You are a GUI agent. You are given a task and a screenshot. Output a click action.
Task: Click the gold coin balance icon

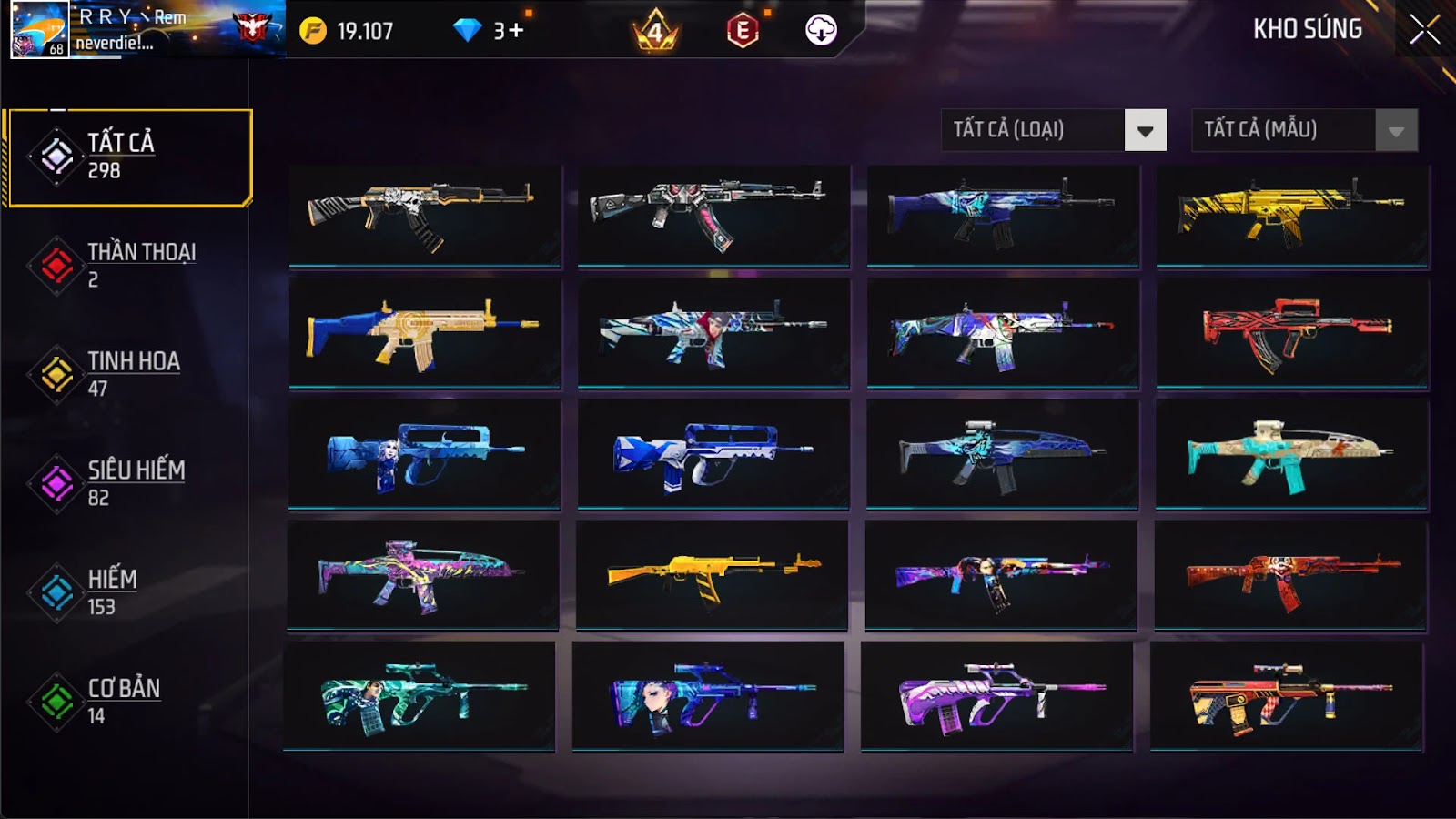(313, 31)
